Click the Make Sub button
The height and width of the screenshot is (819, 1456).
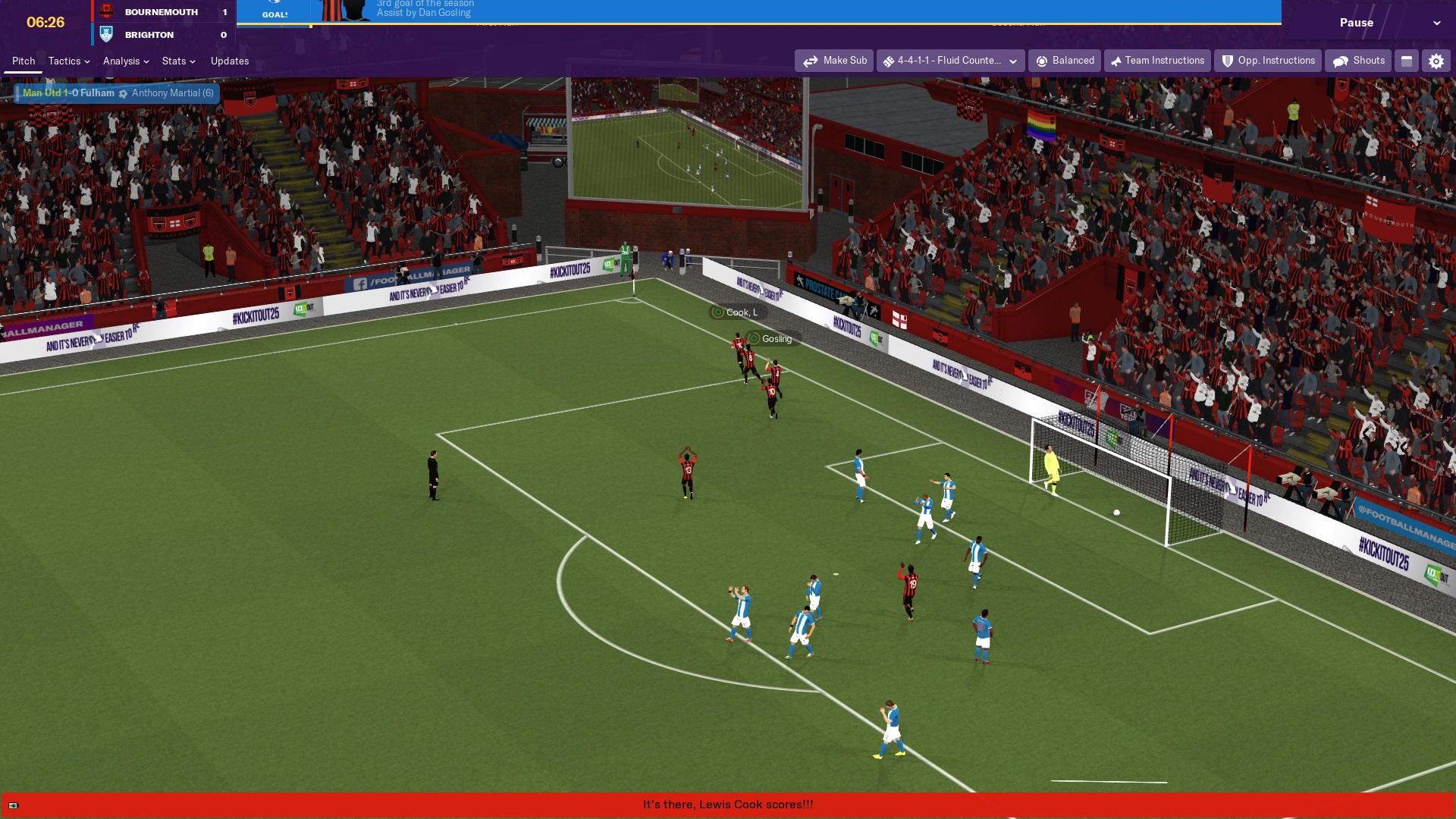tap(834, 61)
